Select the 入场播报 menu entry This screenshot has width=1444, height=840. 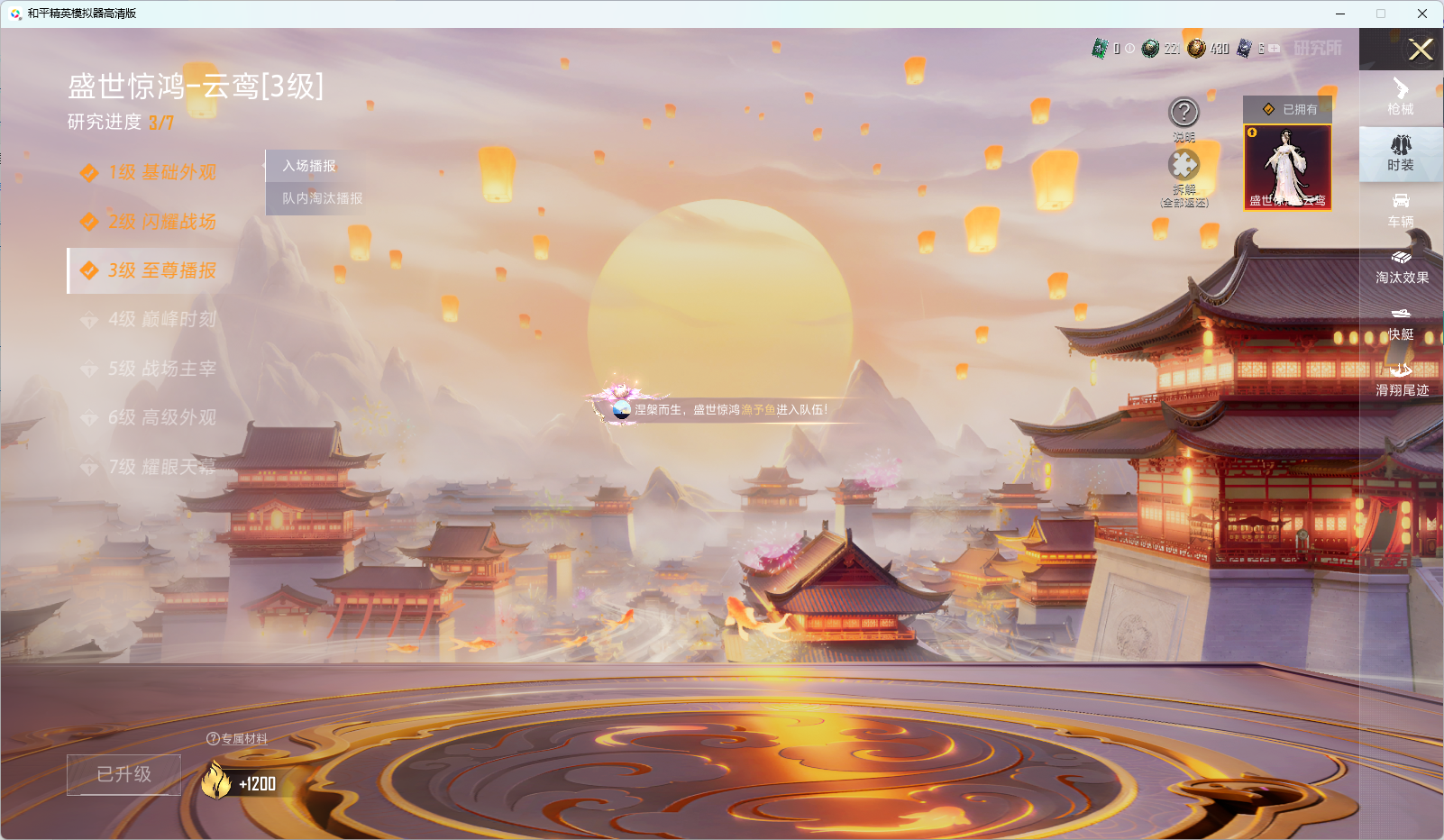pos(310,166)
